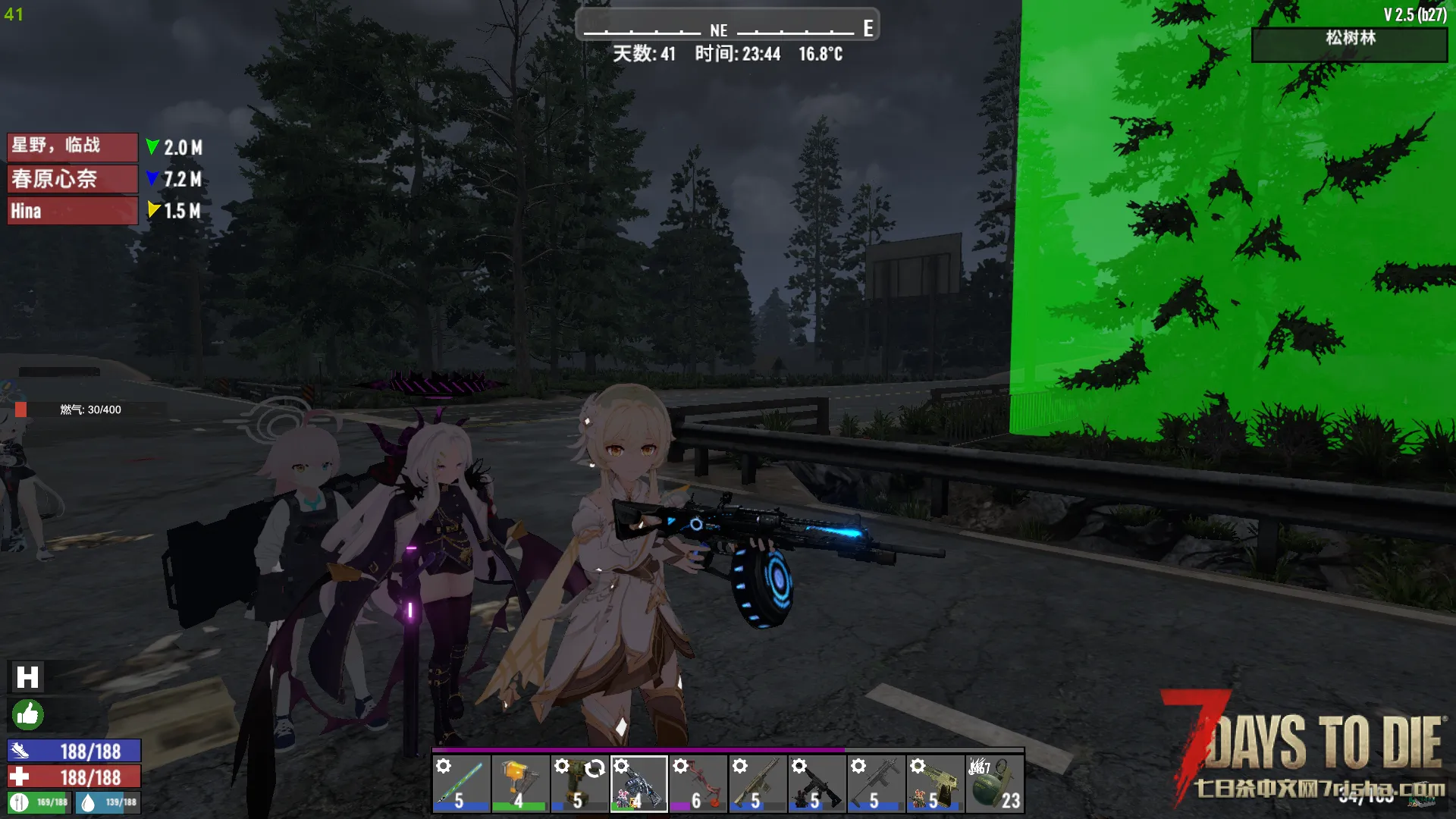Select party member Hina
This screenshot has width=1456, height=819.
point(72,211)
